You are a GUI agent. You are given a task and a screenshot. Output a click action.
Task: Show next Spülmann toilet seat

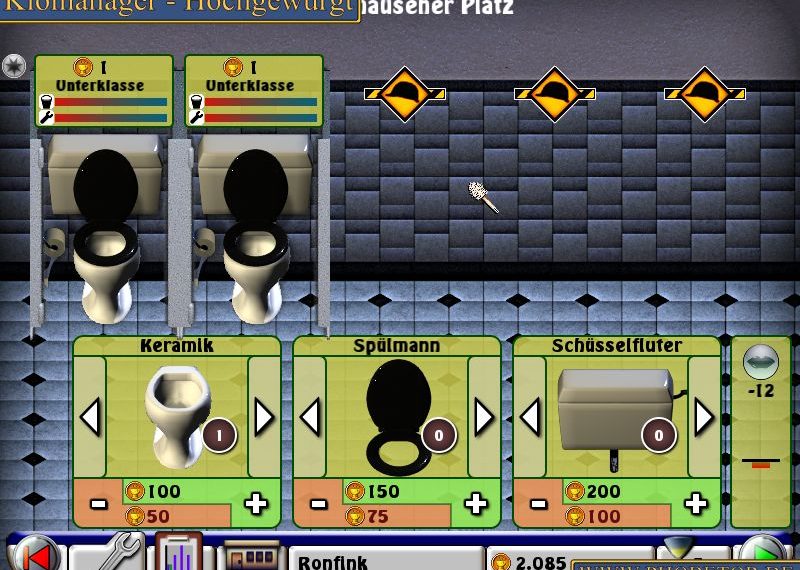tap(484, 416)
